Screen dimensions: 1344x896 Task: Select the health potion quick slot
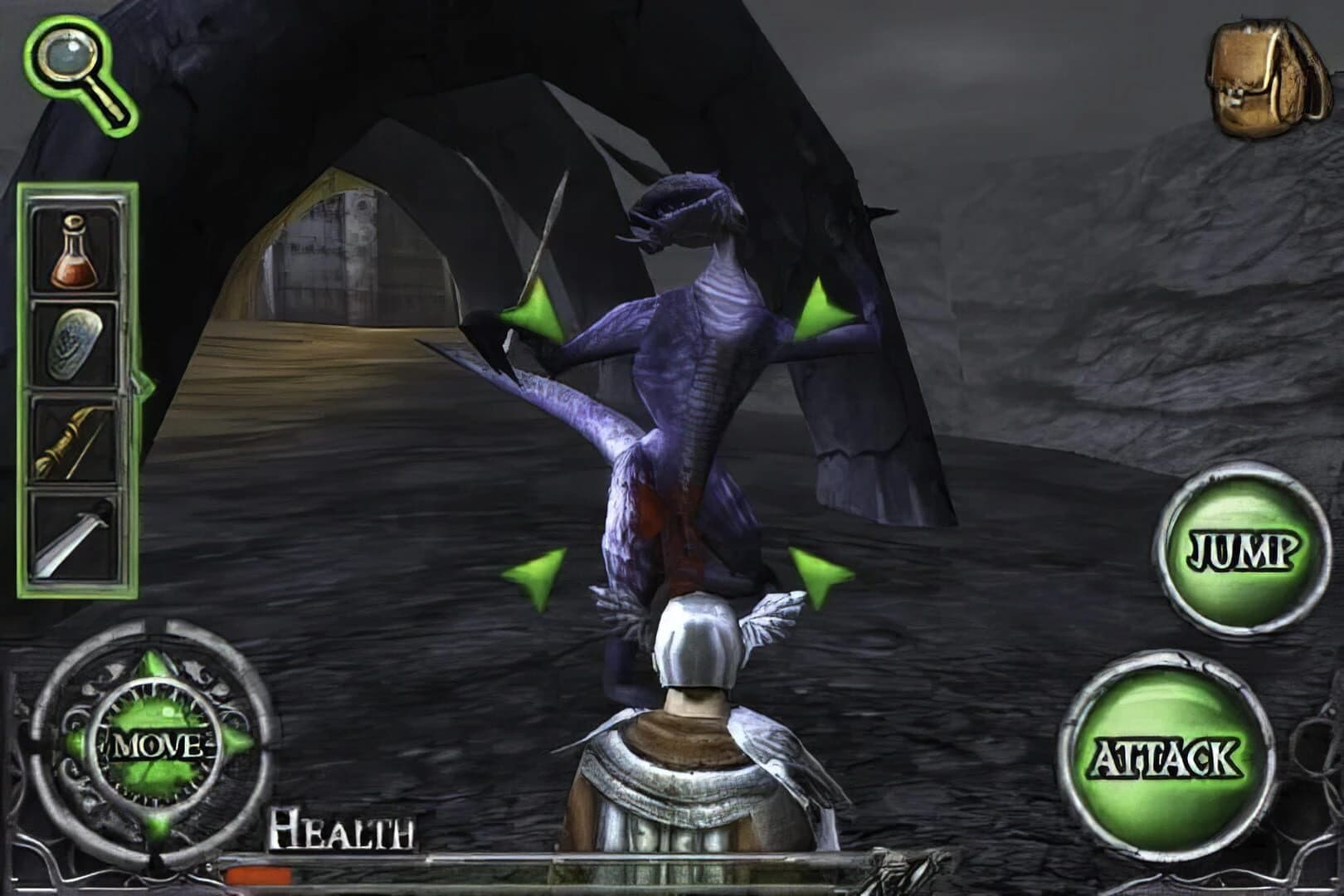75,253
